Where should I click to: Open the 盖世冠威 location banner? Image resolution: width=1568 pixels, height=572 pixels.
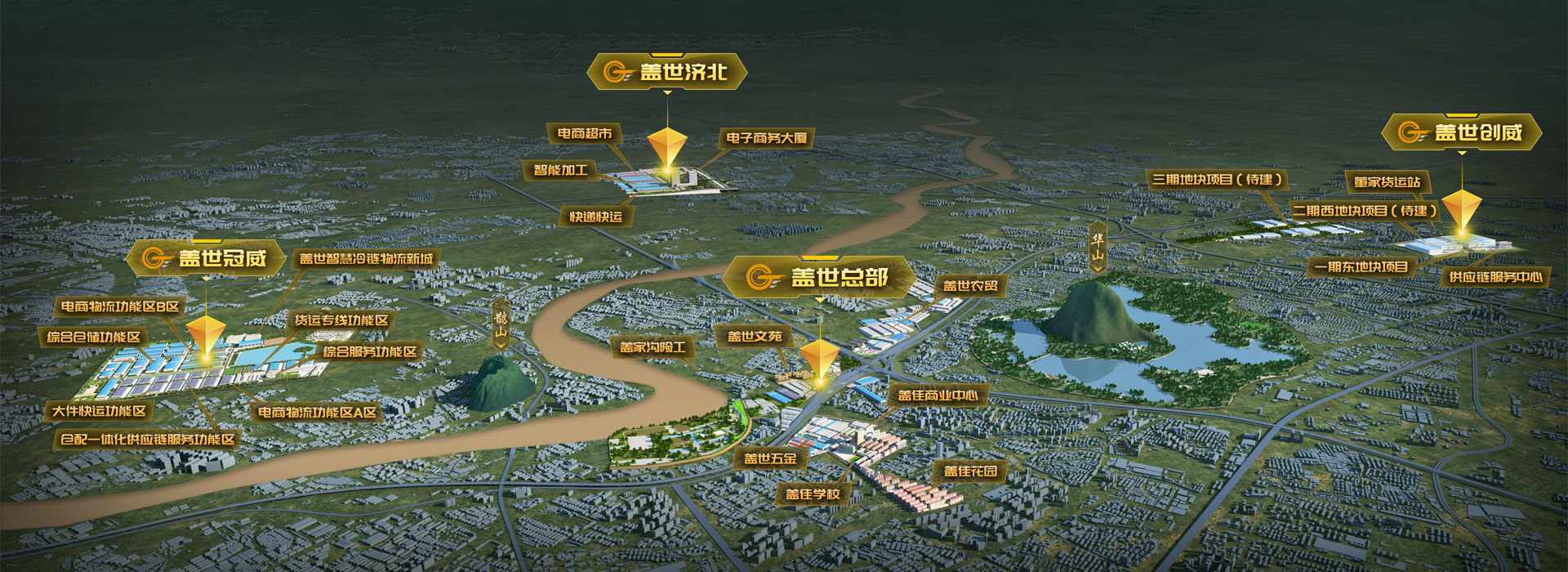(x=206, y=258)
